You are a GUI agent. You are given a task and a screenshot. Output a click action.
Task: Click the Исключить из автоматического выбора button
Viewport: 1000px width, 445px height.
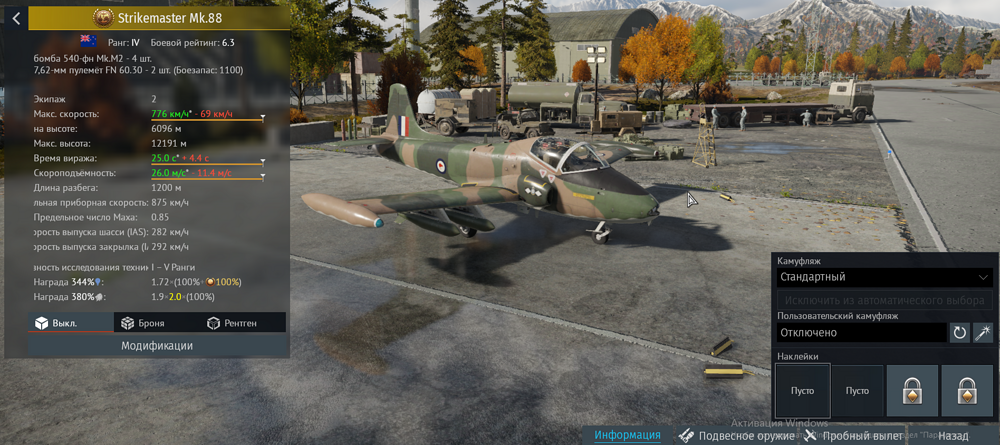coord(884,300)
